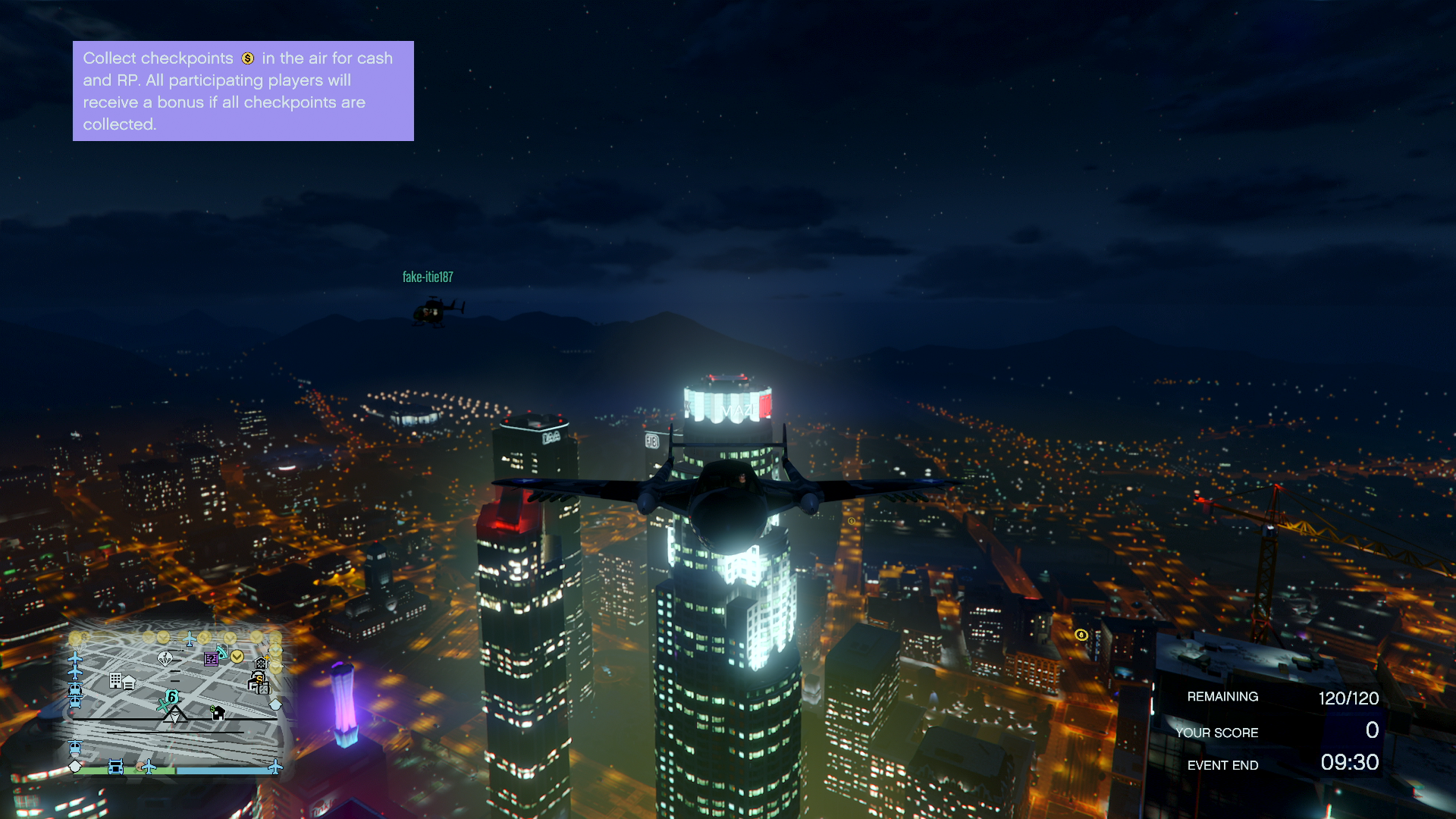Viewport: 1456px width, 819px height.
Task: Open the radar minimap
Action: [x=176, y=701]
